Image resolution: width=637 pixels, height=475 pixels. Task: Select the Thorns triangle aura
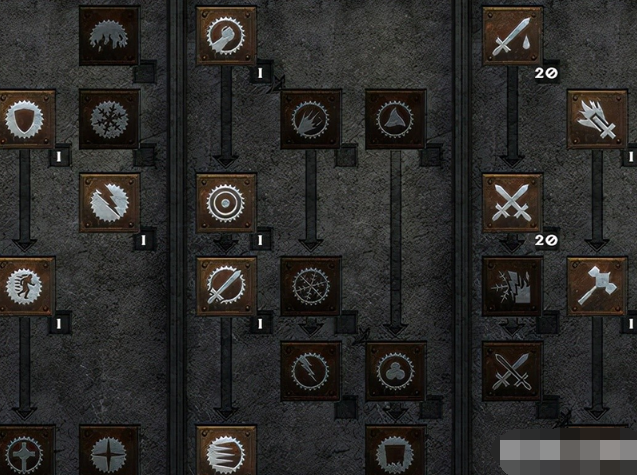tap(396, 119)
